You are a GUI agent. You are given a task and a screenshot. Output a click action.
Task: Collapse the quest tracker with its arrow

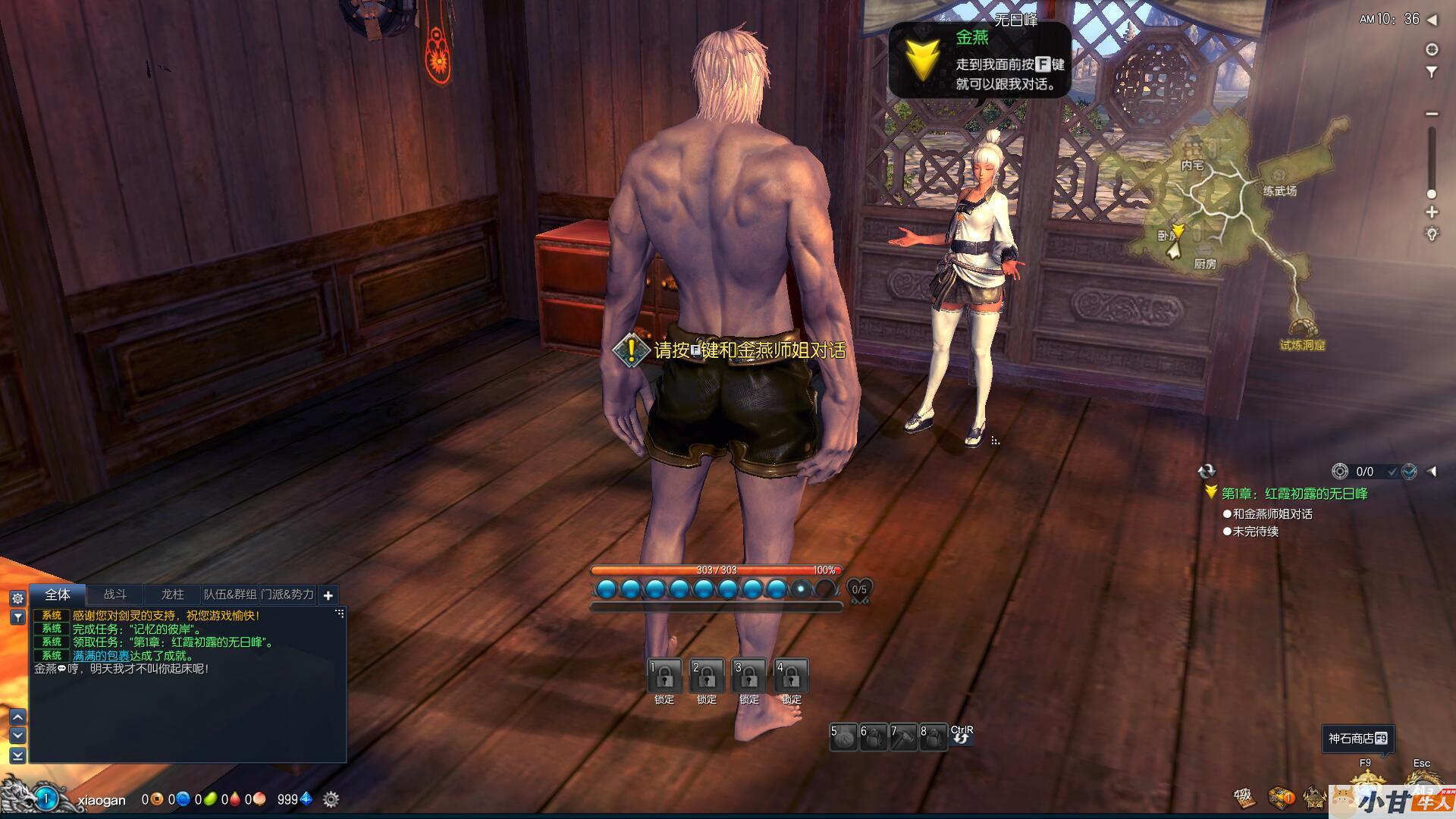pos(1432,472)
